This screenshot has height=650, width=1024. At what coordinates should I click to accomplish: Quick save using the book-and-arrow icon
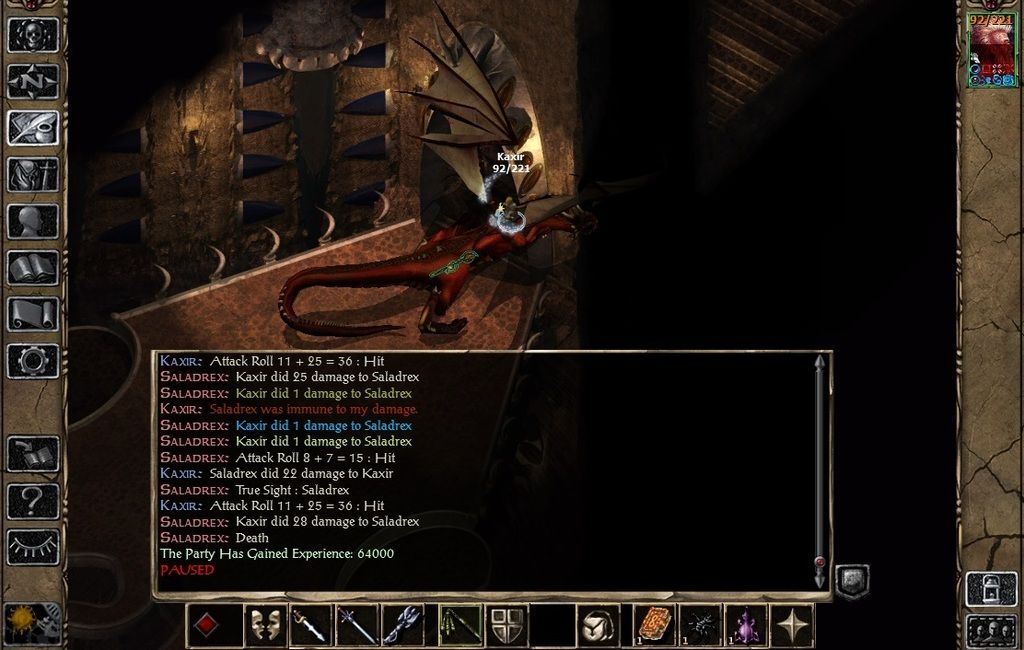pos(33,453)
